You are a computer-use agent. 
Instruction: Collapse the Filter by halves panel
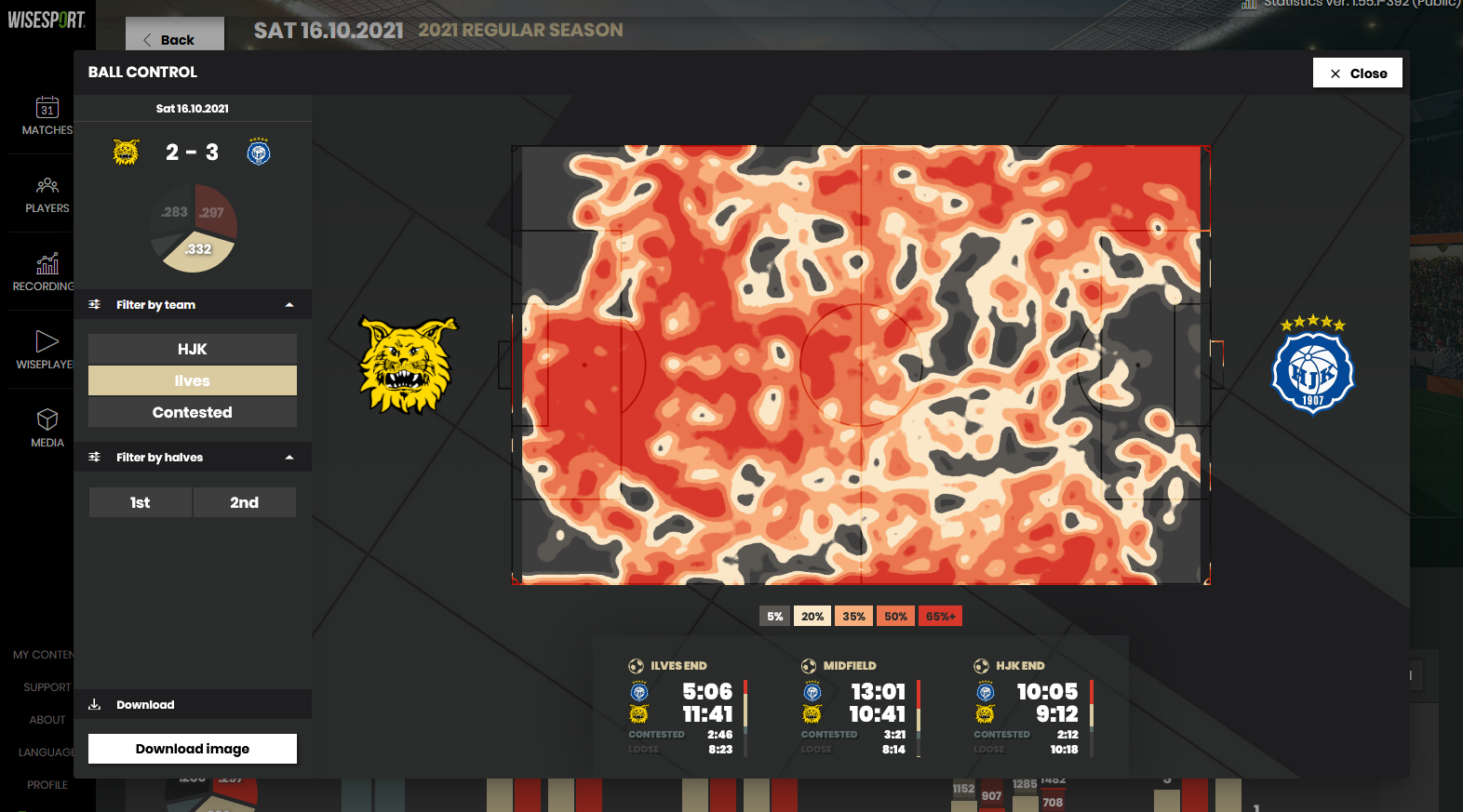(290, 457)
